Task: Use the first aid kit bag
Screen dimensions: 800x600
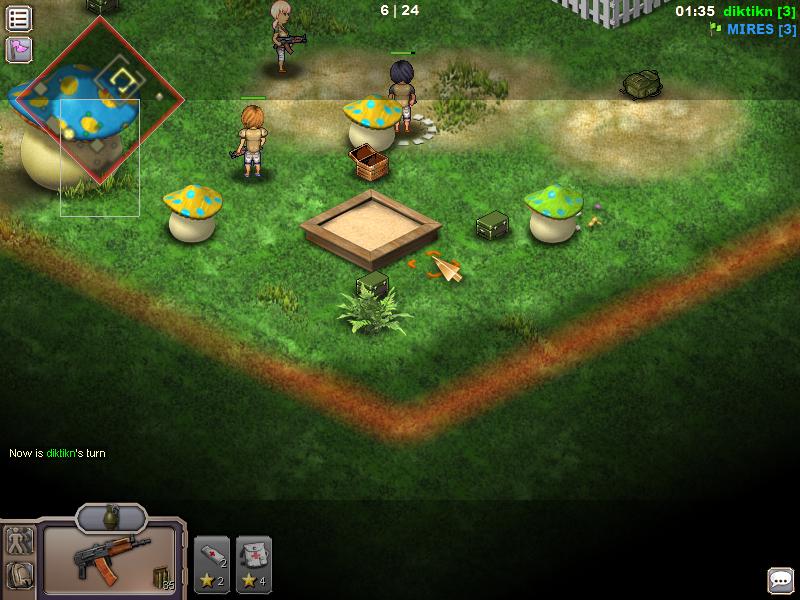Action: [x=254, y=565]
